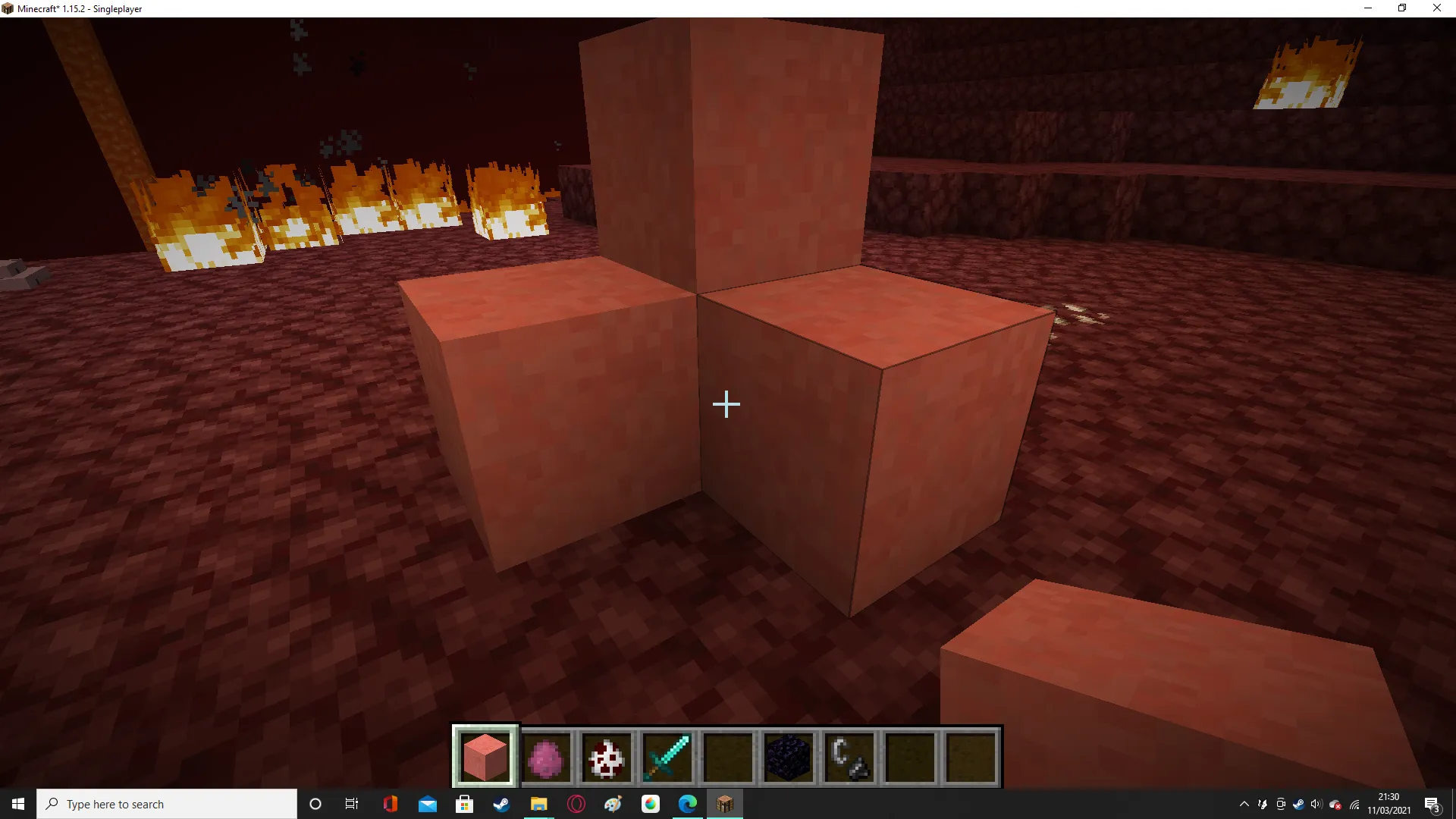Select the pink concrete powder in the hotbar
This screenshot has width=1456, height=819.
tap(485, 756)
